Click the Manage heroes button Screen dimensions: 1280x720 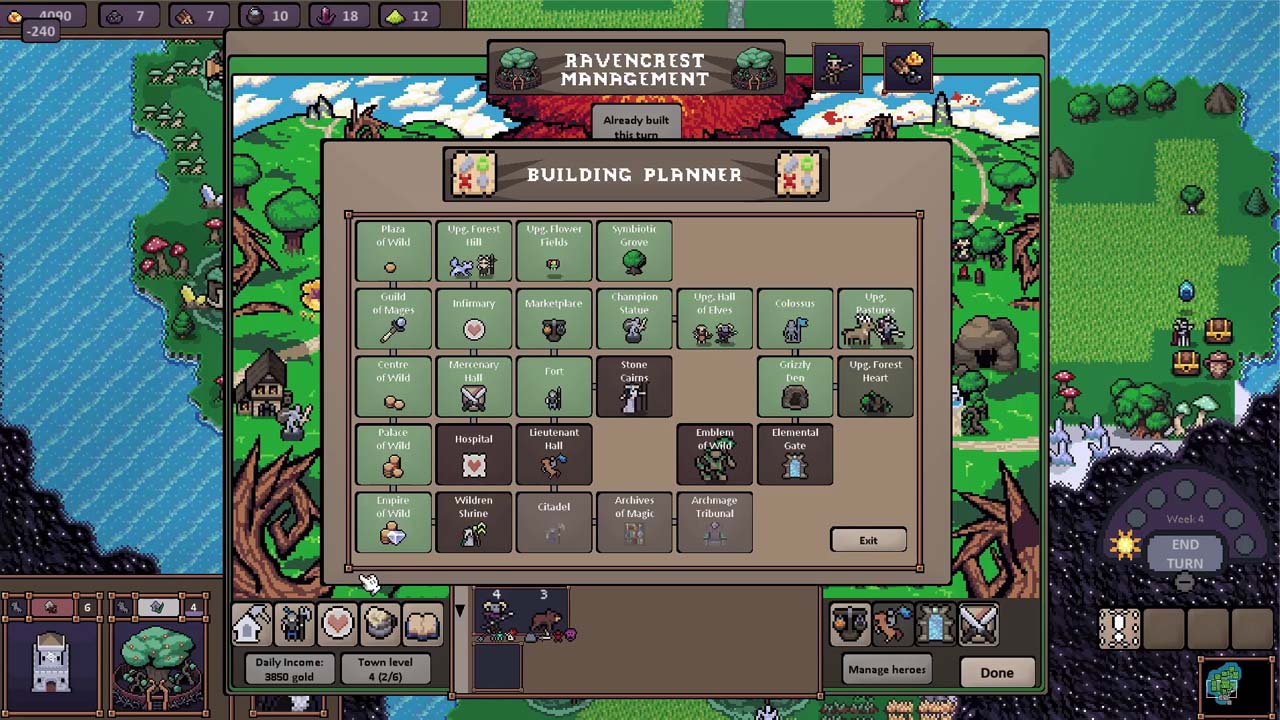(x=886, y=670)
